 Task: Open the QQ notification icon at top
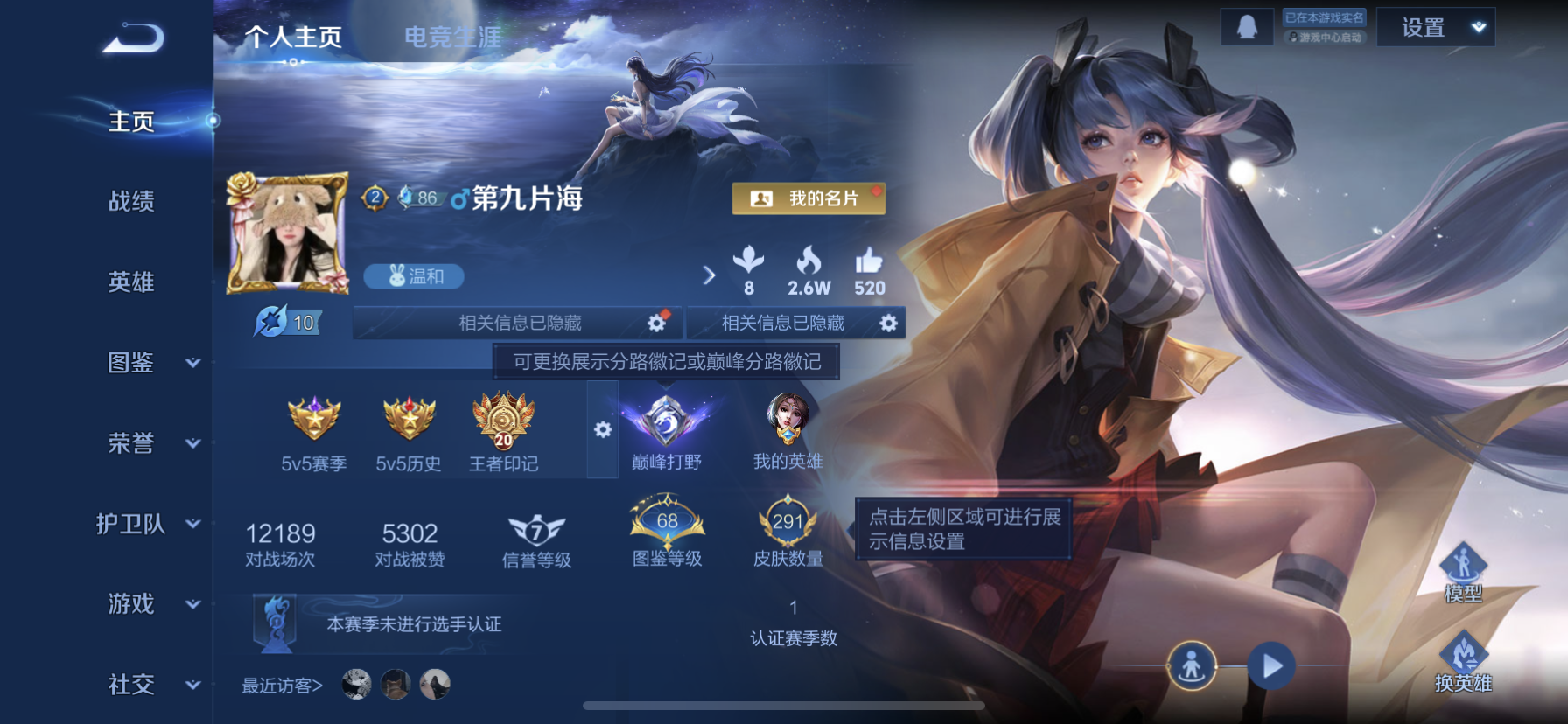[x=1246, y=26]
